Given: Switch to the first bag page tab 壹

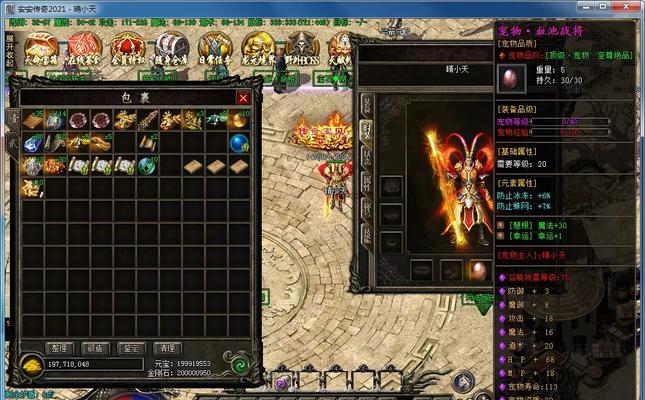Looking at the screenshot, I should tap(14, 117).
